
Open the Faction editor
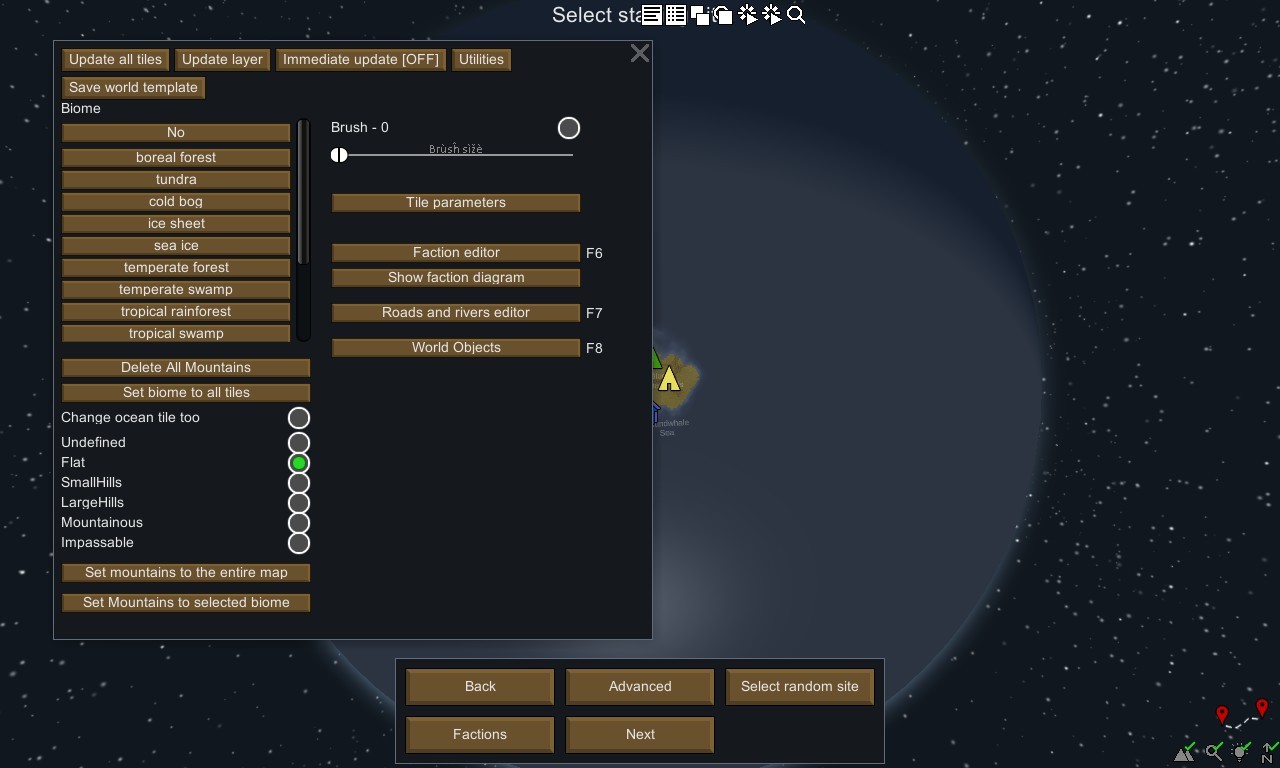coord(455,253)
